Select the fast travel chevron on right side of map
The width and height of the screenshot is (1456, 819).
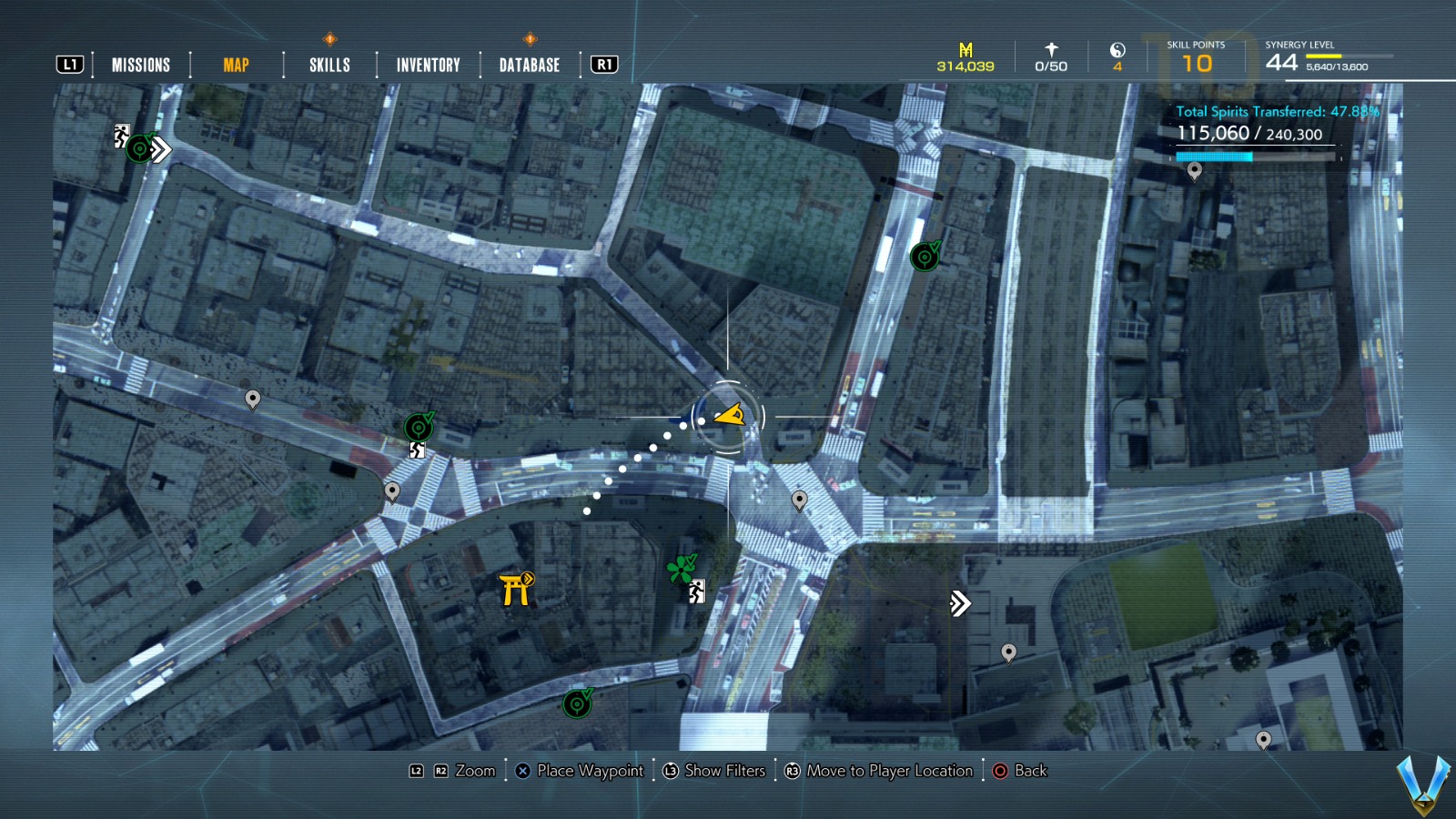pos(960,602)
